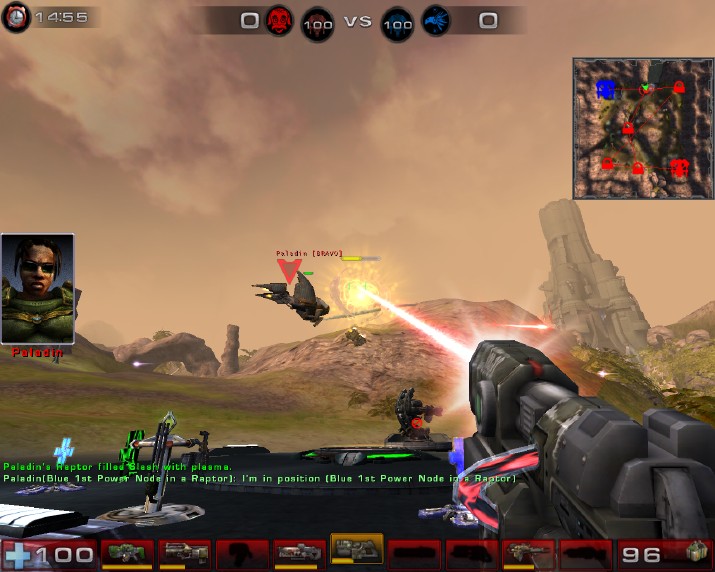Choose the Shock Rifle weapon slot
The height and width of the screenshot is (572, 715).
[x=299, y=551]
